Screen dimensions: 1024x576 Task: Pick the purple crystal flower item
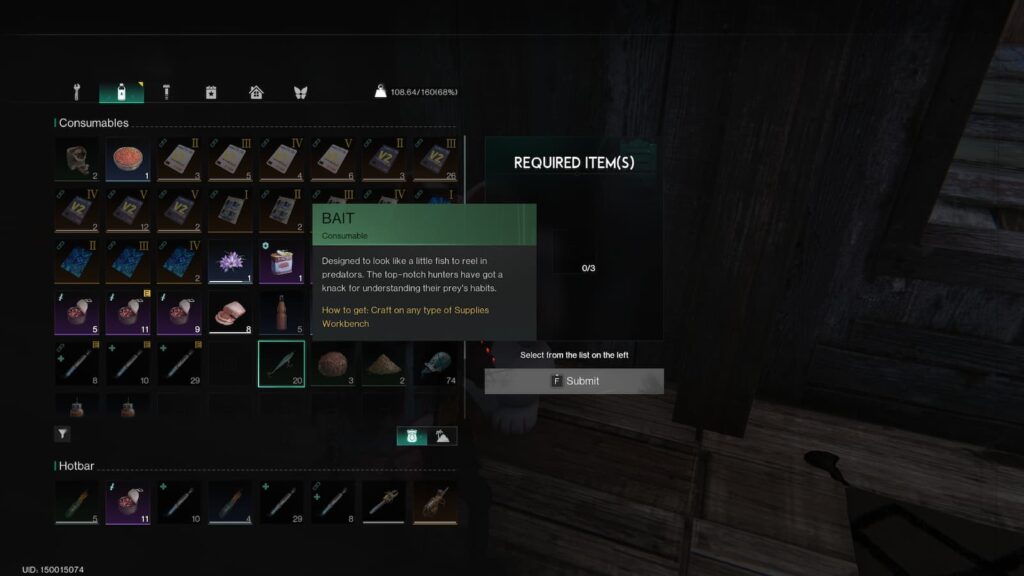(x=230, y=262)
